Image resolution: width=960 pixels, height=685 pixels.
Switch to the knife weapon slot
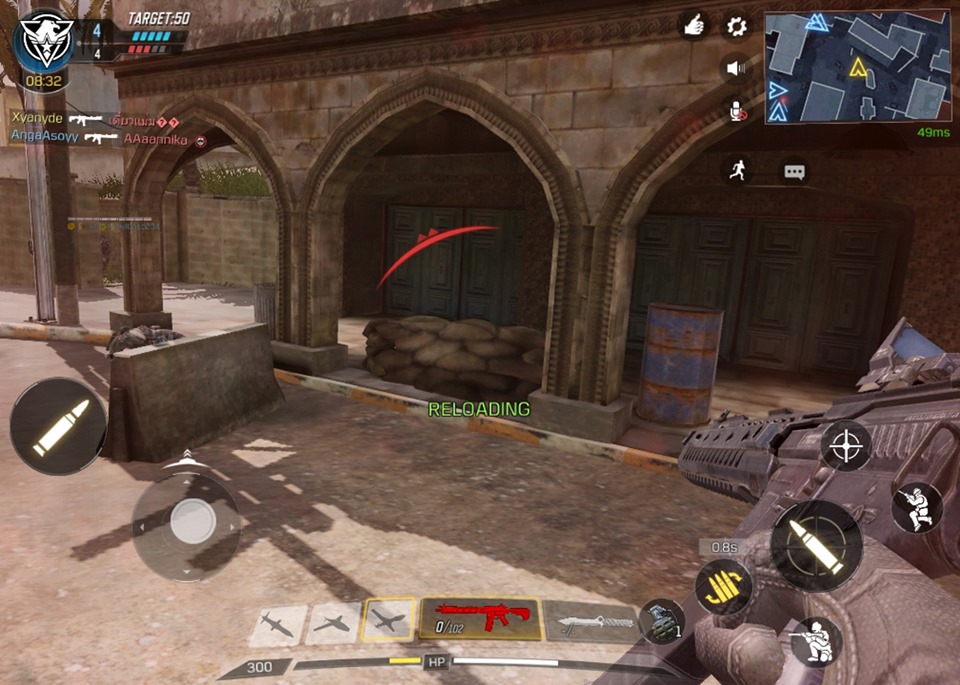click(591, 622)
